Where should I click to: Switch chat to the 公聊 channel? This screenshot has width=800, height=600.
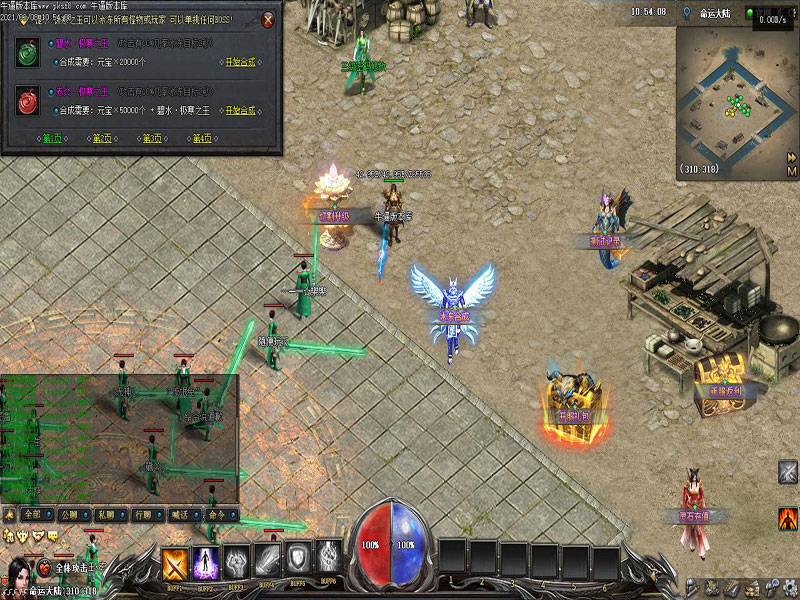[x=69, y=514]
